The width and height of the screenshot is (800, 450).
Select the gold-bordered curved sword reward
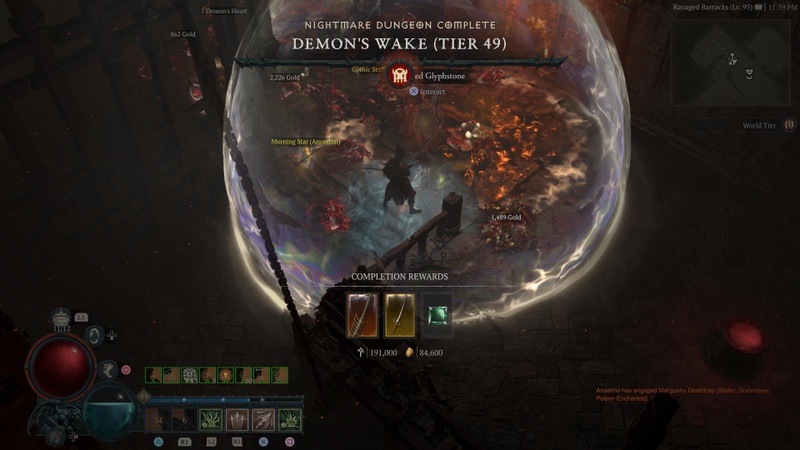[x=400, y=315]
